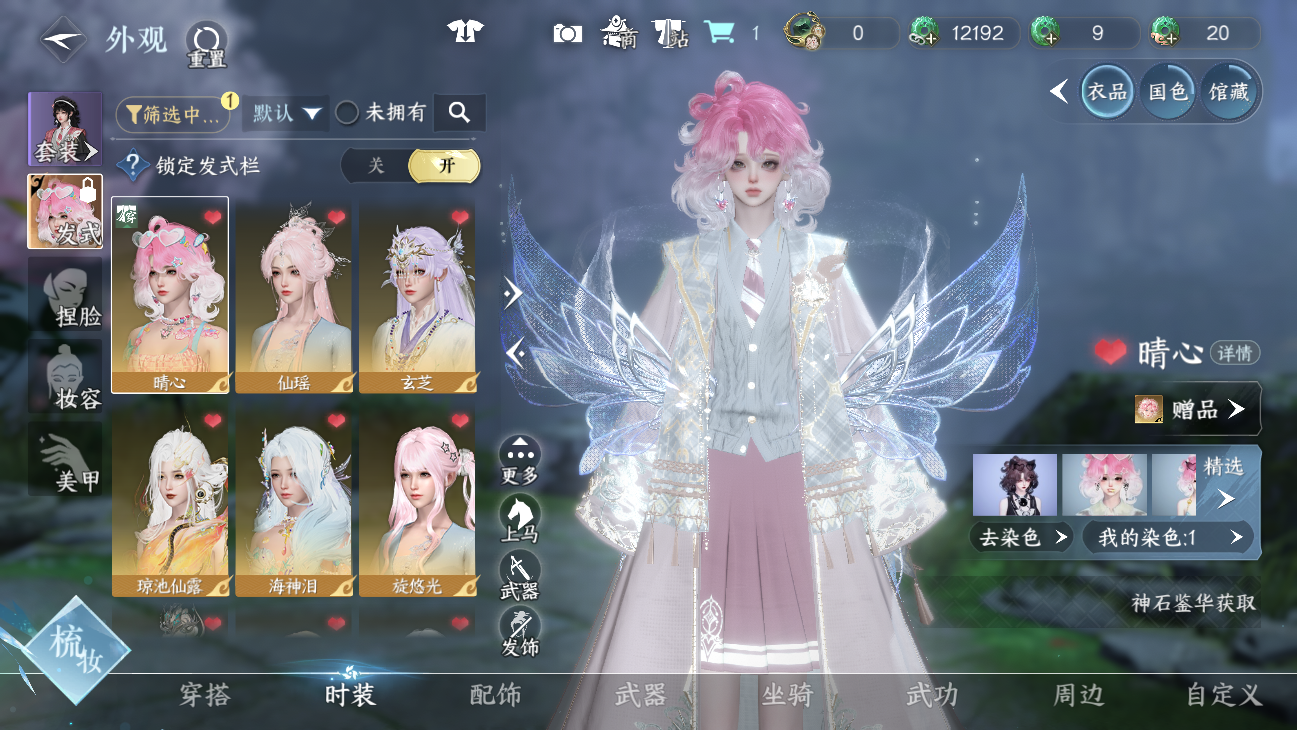Image resolution: width=1297 pixels, height=730 pixels.
Task: Switch to the 配饰 bottom tab
Action: point(495,695)
